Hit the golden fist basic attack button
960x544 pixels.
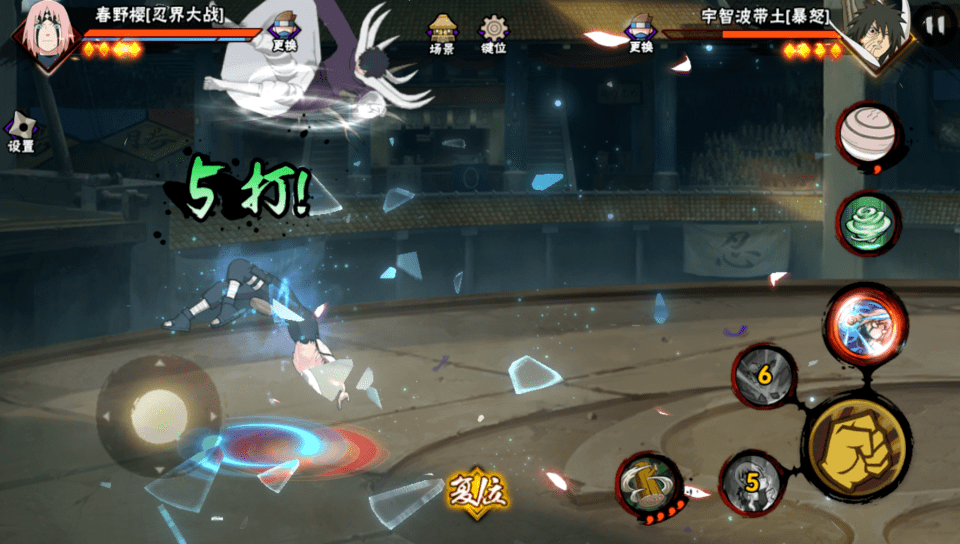[x=857, y=446]
